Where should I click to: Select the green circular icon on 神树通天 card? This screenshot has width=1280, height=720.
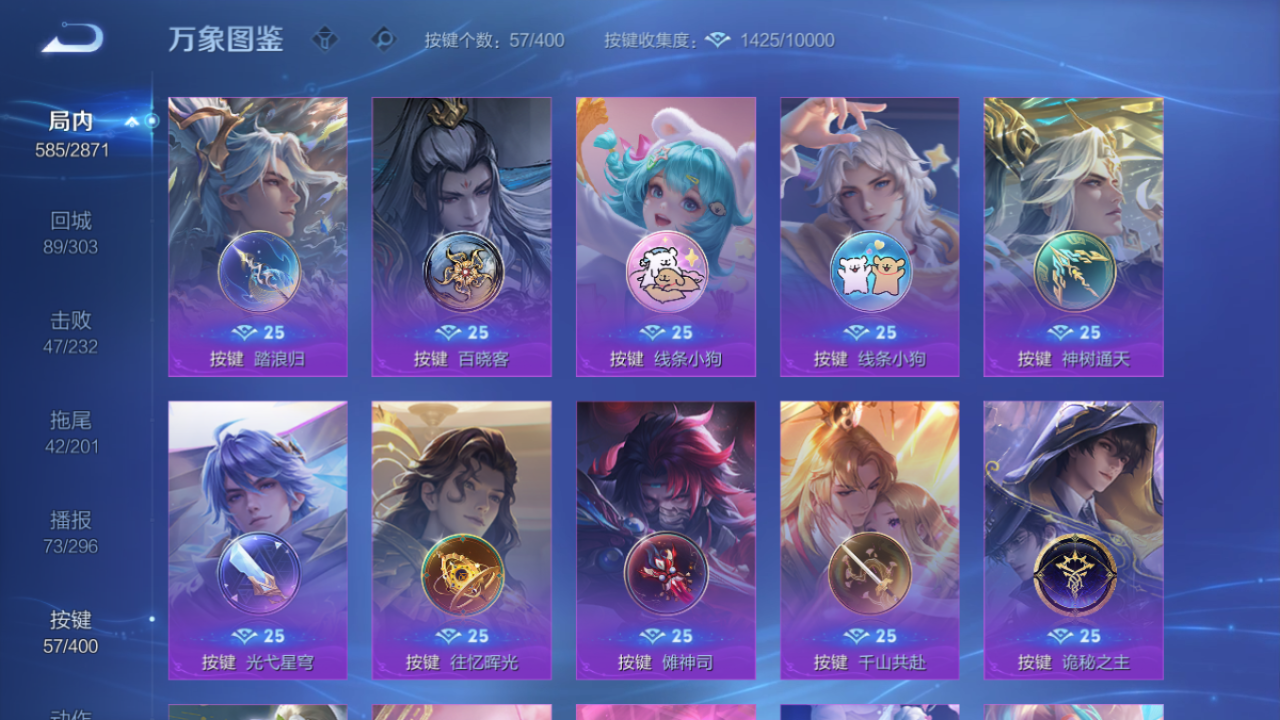tap(1073, 272)
